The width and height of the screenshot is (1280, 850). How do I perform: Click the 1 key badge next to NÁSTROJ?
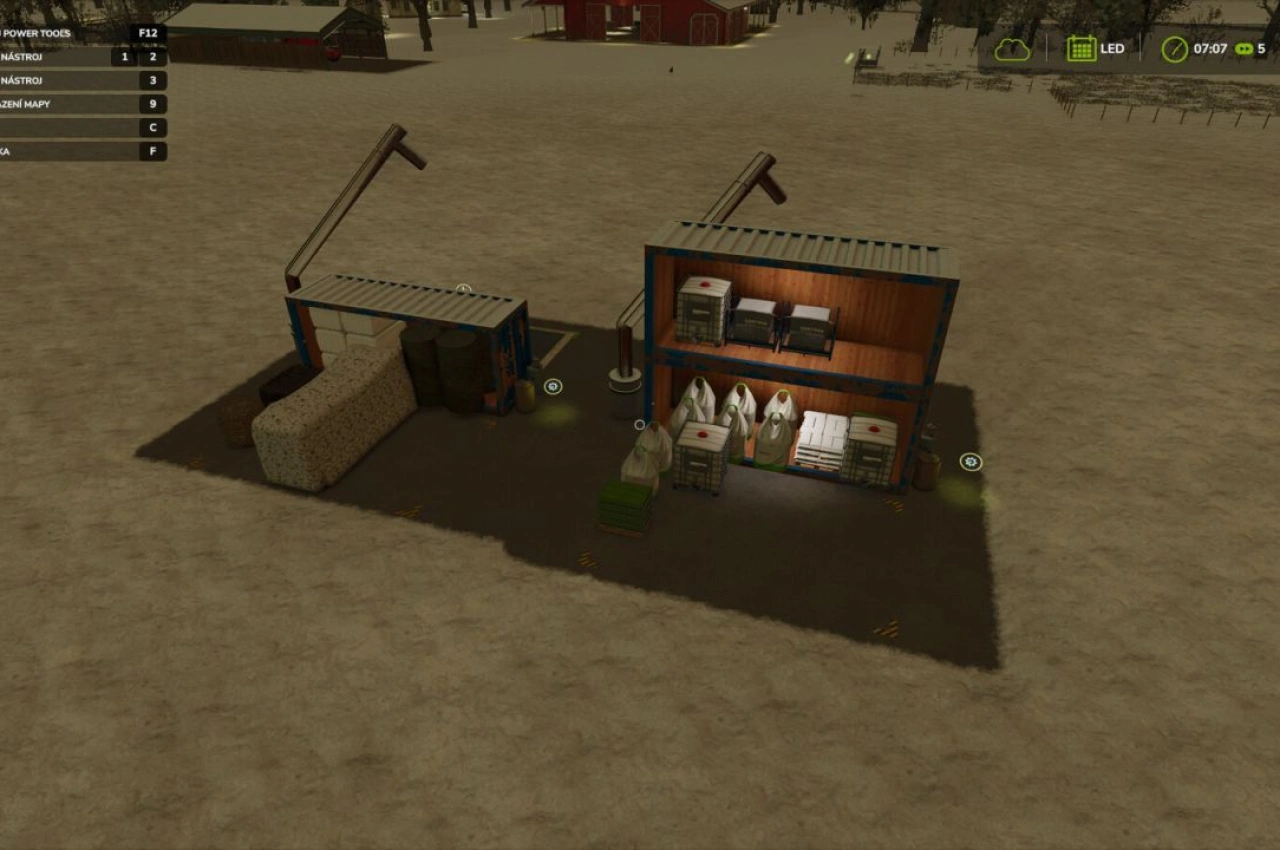127,57
